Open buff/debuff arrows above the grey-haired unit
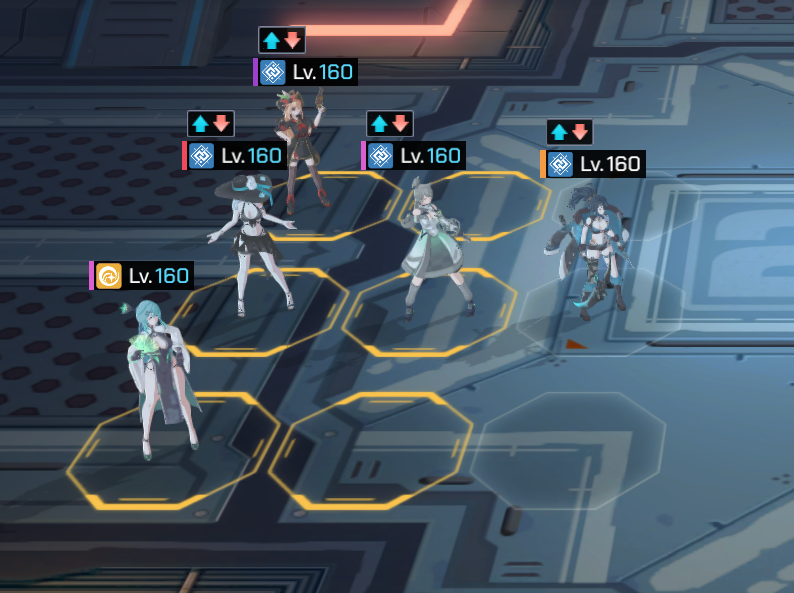Screen dimensions: 794x593 pos(389,124)
